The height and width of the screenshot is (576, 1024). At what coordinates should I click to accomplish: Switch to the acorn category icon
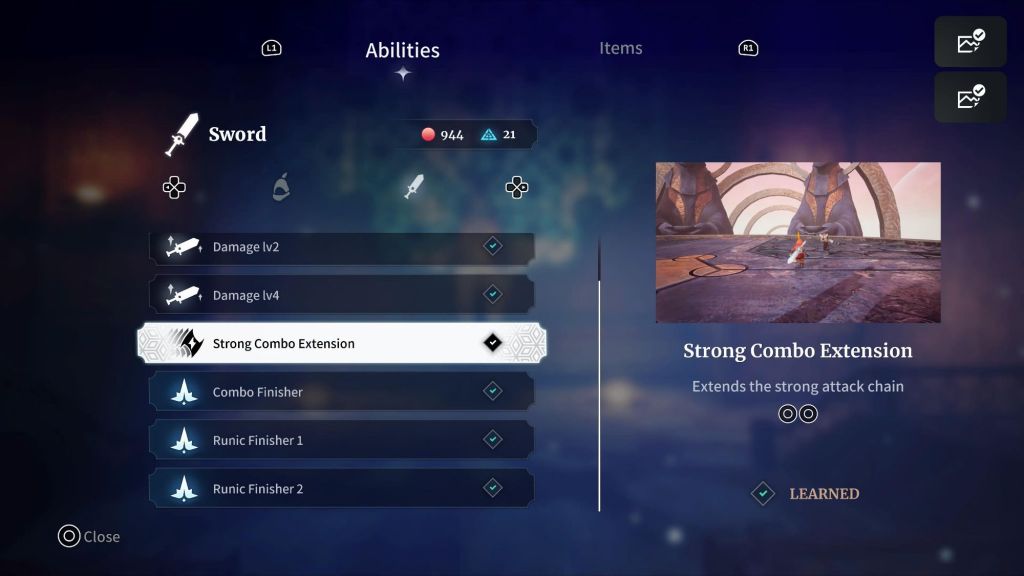pyautogui.click(x=282, y=187)
